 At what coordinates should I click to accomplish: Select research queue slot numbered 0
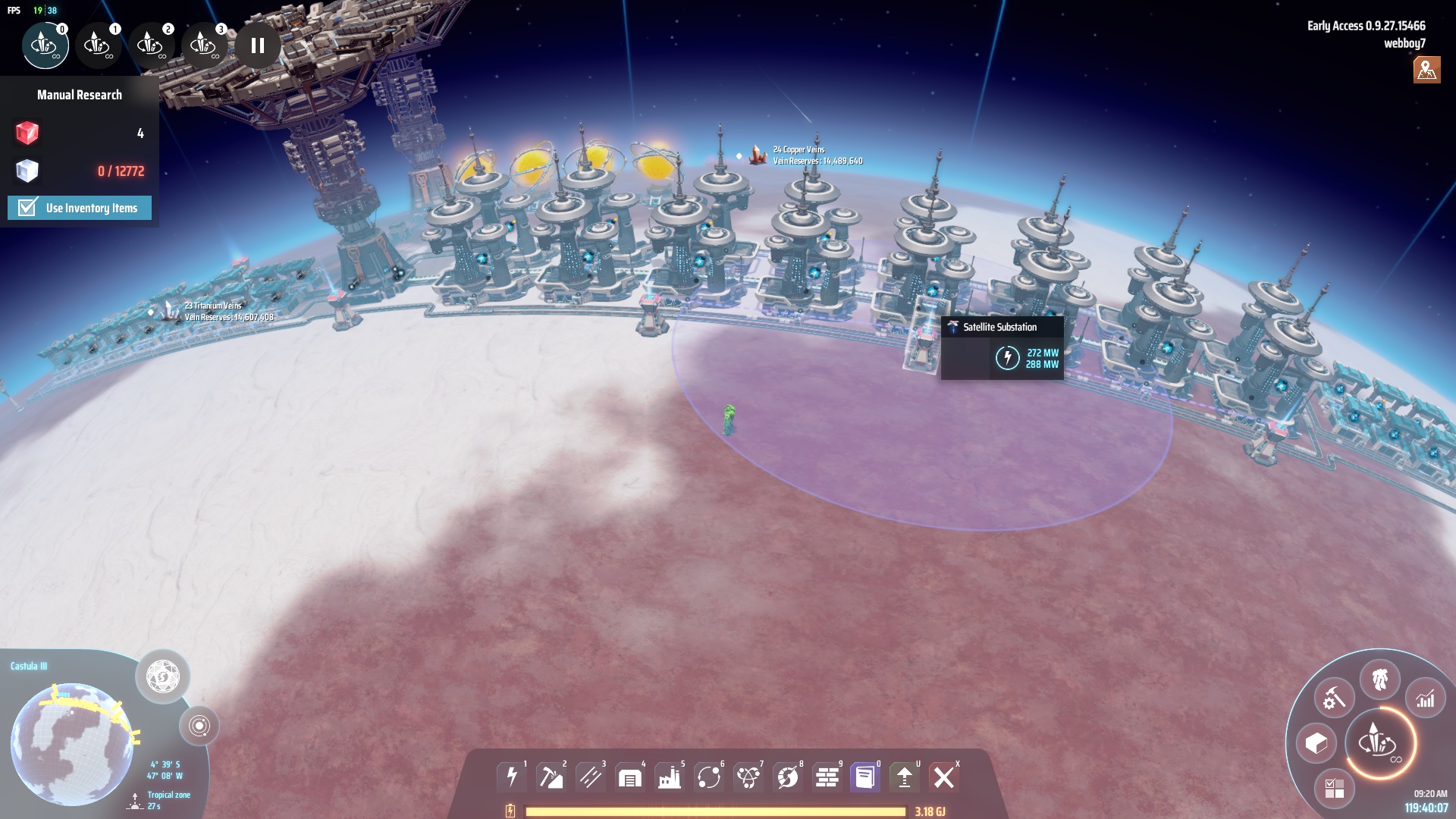click(45, 45)
